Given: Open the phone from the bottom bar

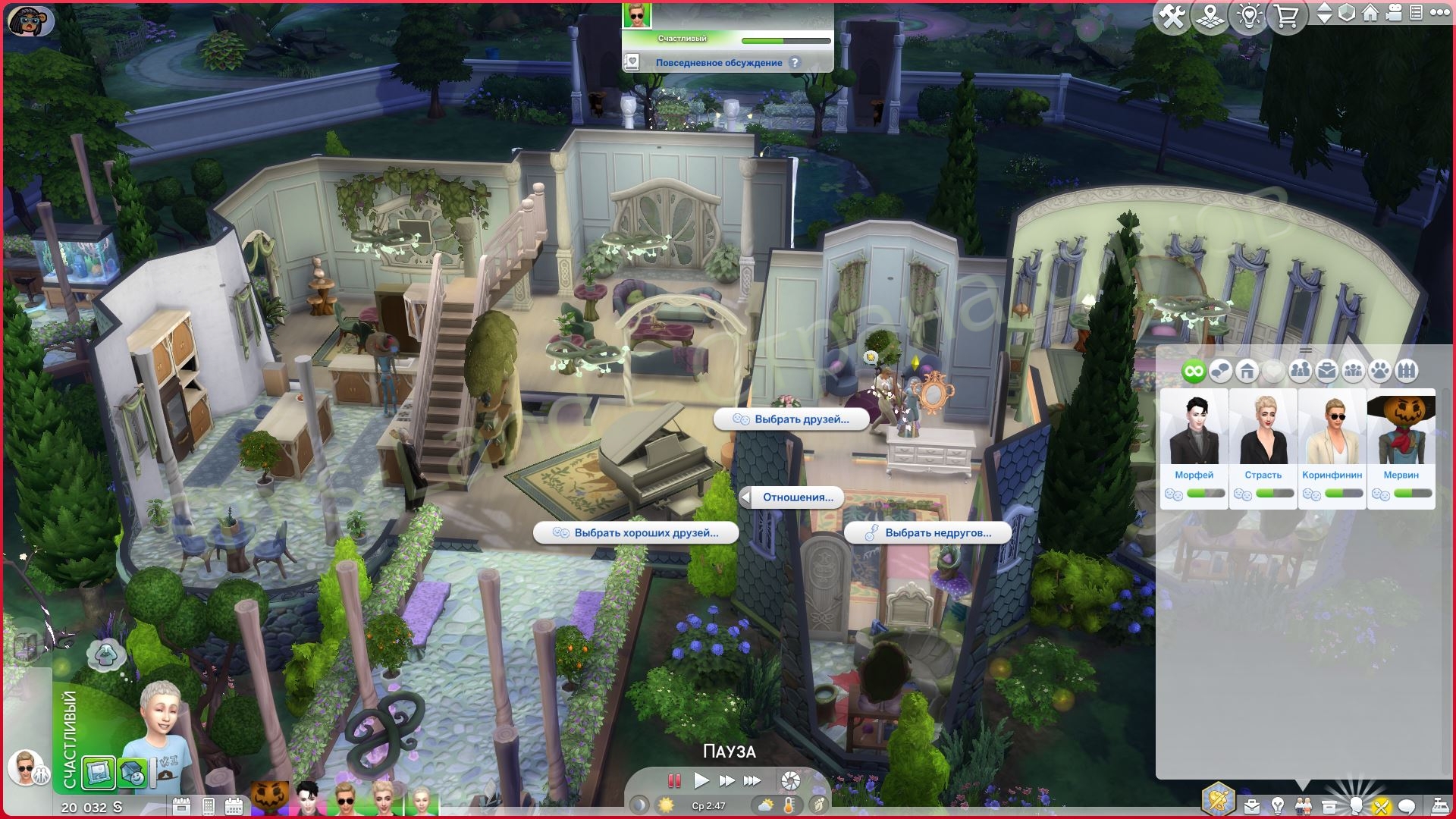Looking at the screenshot, I should tap(209, 806).
